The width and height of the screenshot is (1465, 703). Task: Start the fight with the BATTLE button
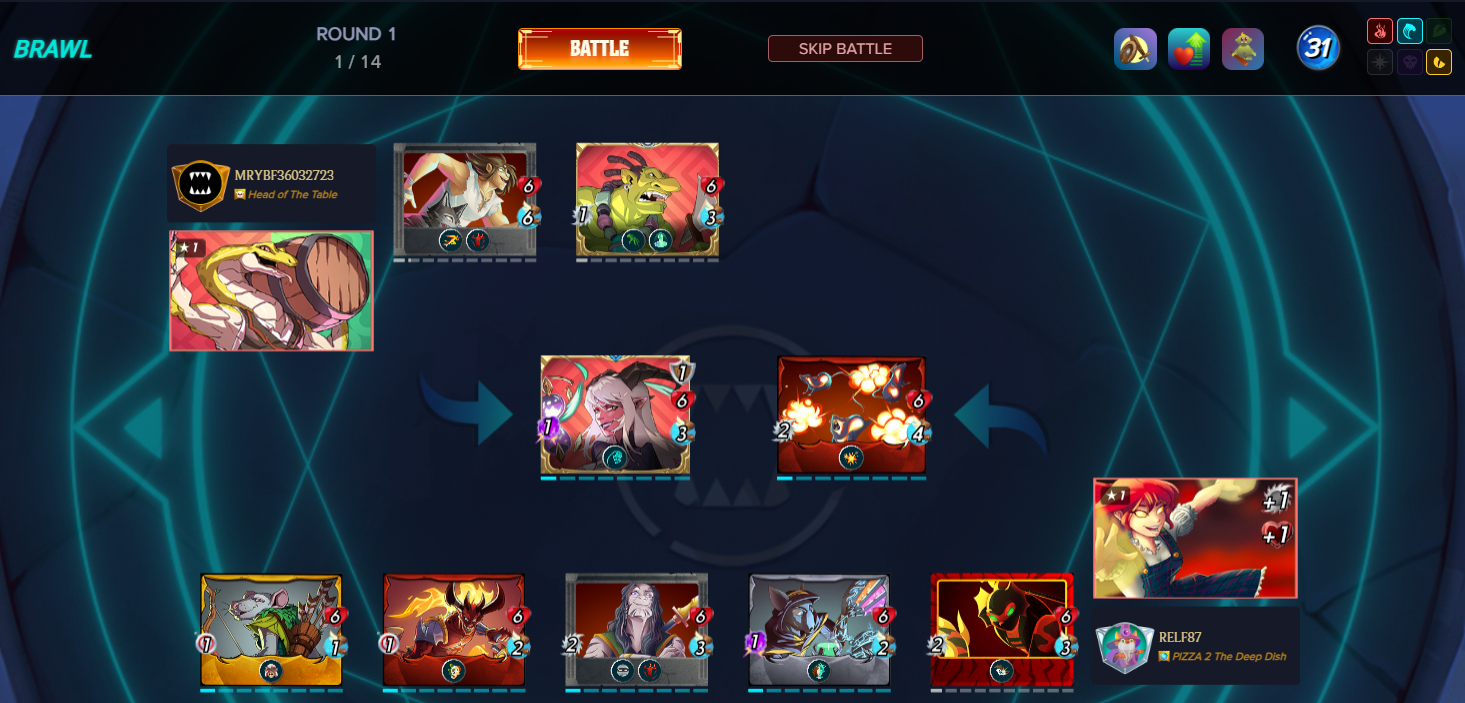pyautogui.click(x=599, y=49)
